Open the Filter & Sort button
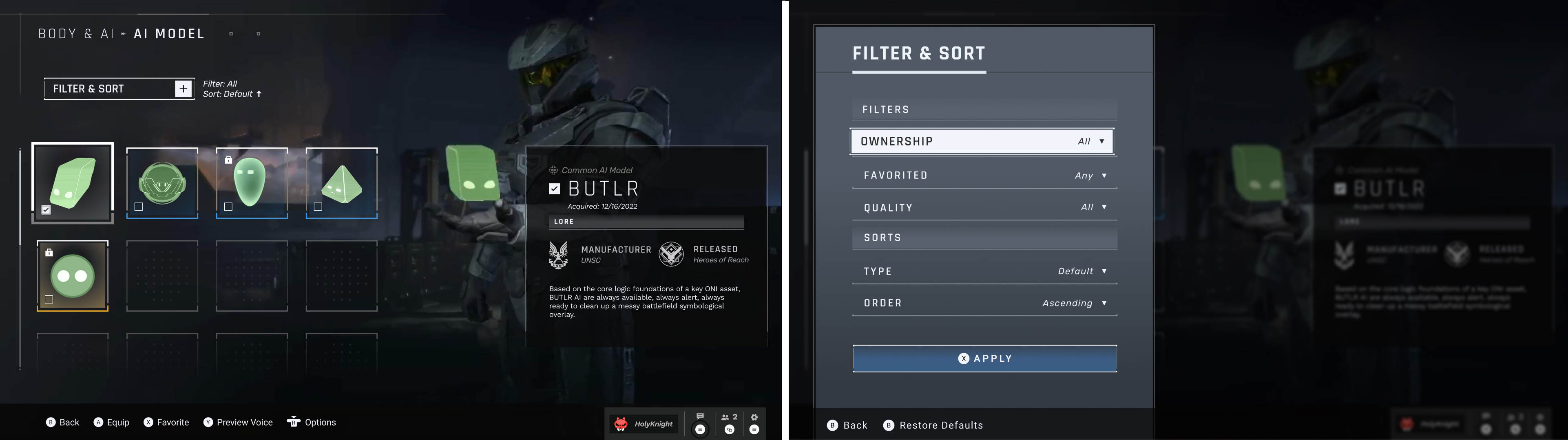1568x440 pixels. [119, 89]
